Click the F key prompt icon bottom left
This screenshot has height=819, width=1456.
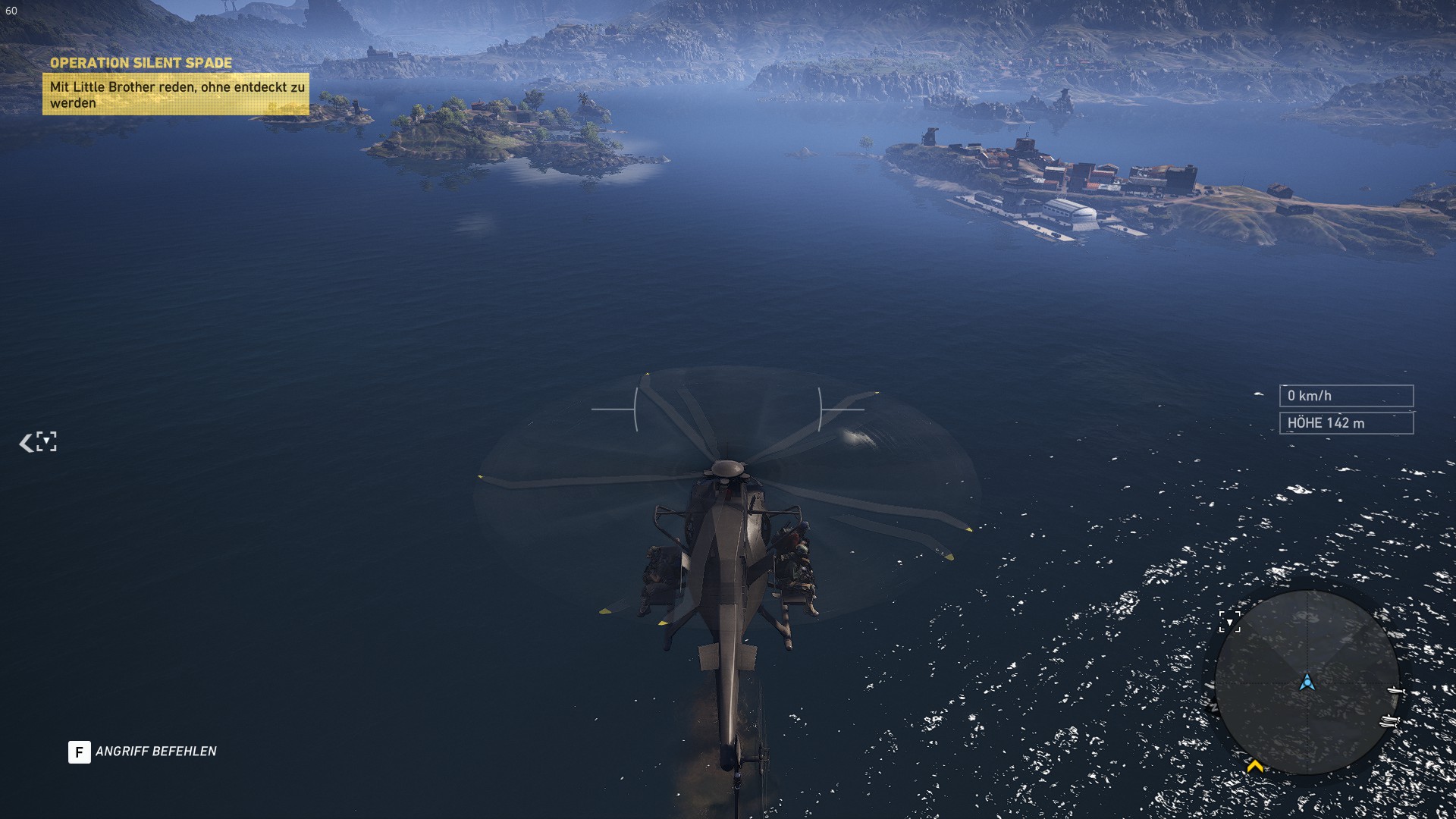[78, 753]
